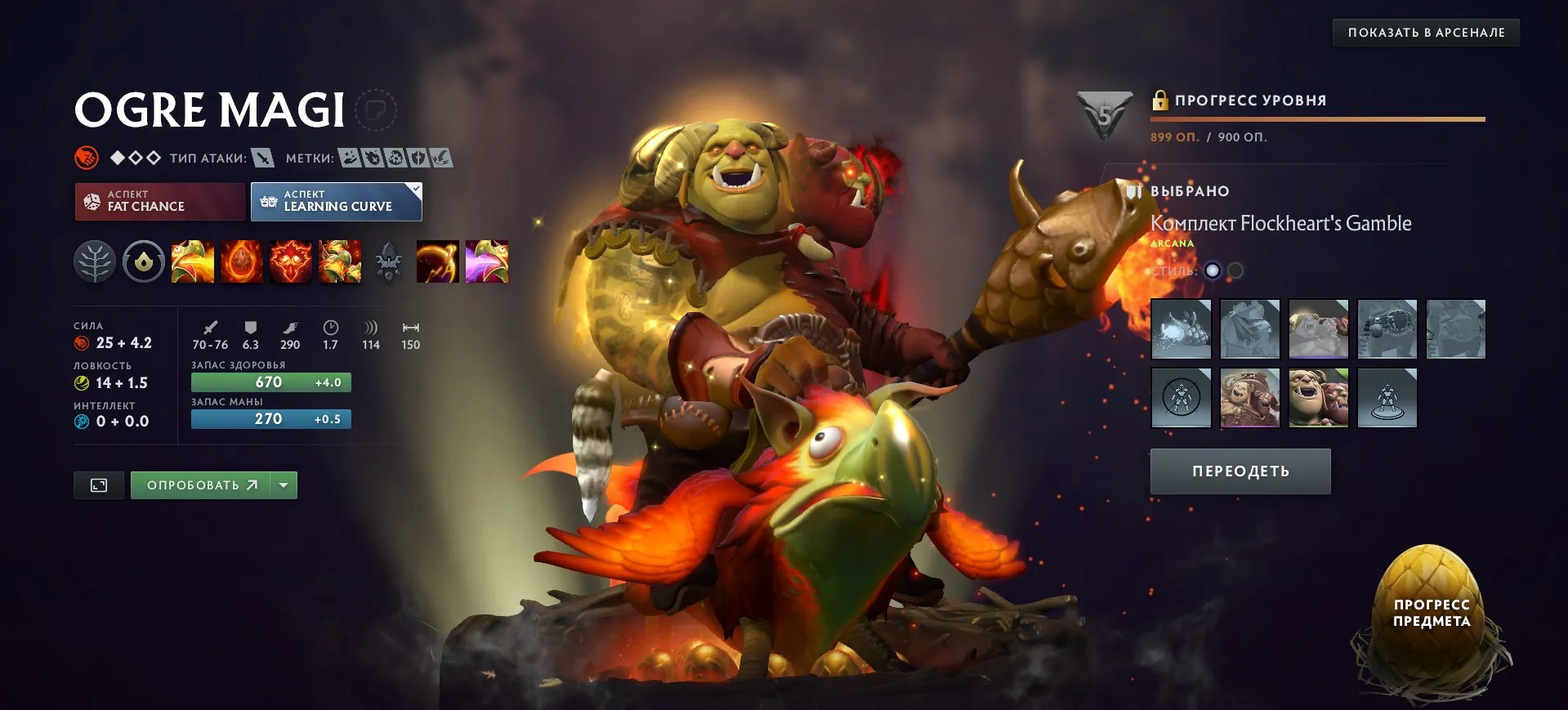The height and width of the screenshot is (710, 1568).
Task: Select the FAT CHANCE aspect
Action: tap(159, 201)
